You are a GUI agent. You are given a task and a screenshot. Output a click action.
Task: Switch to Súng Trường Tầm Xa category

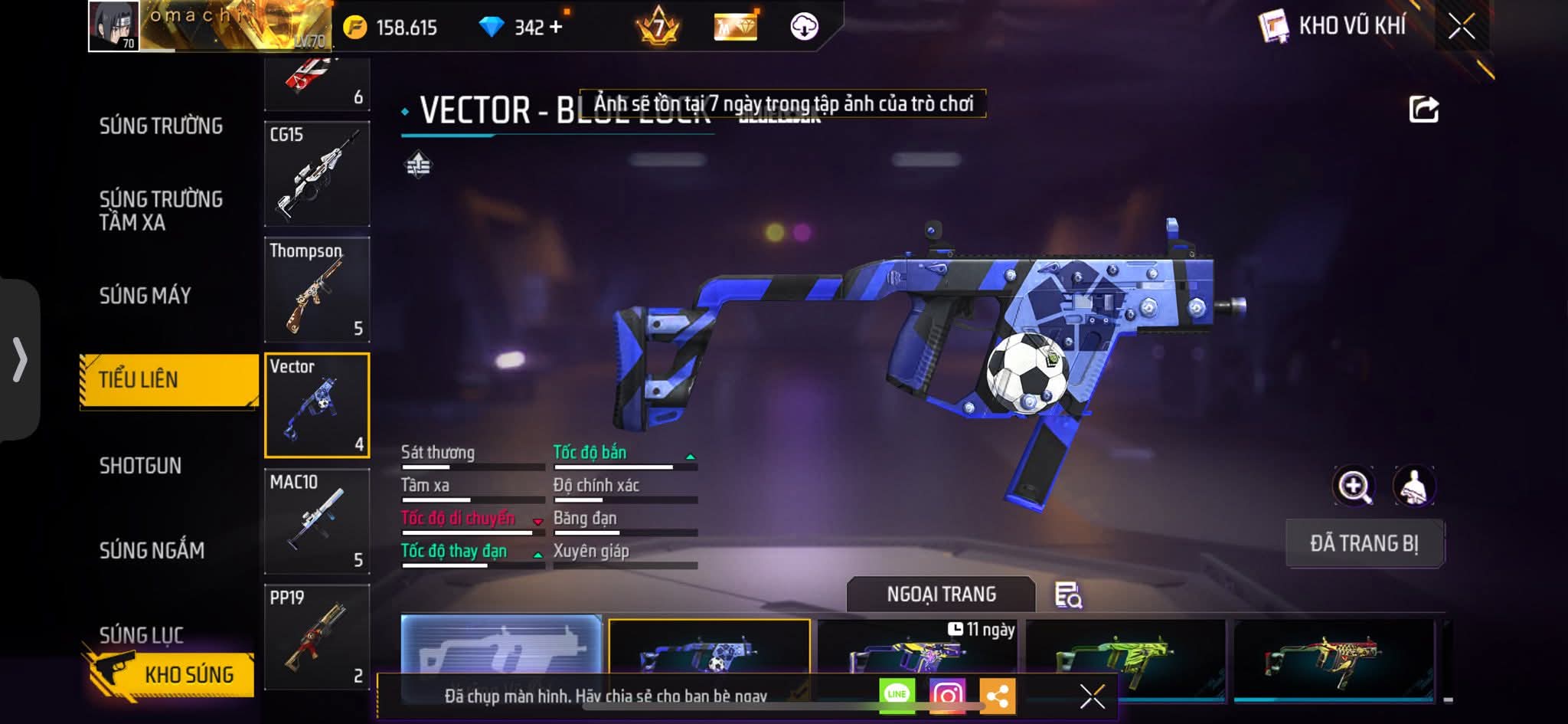click(161, 211)
